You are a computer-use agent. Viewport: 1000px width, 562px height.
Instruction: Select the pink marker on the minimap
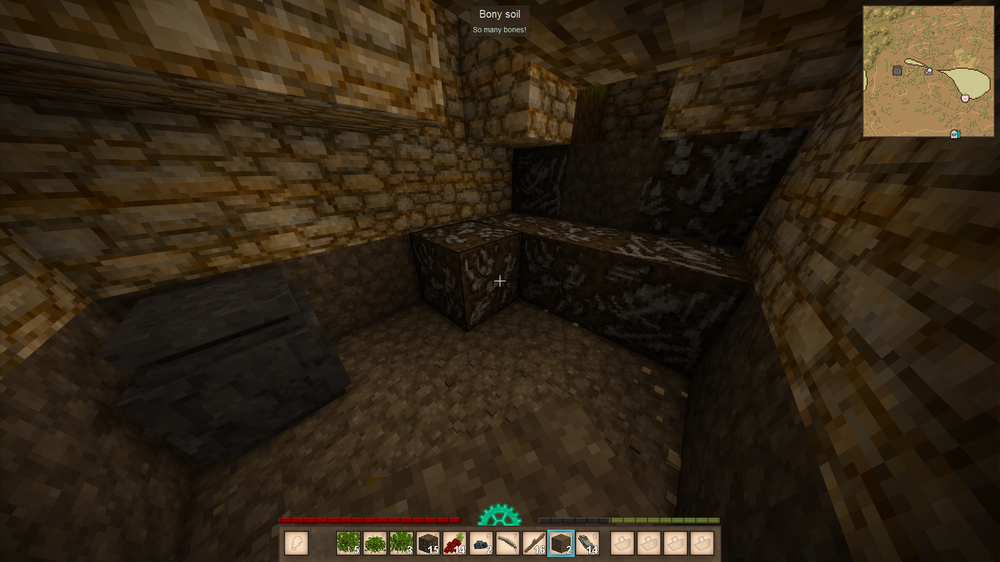[x=964, y=98]
